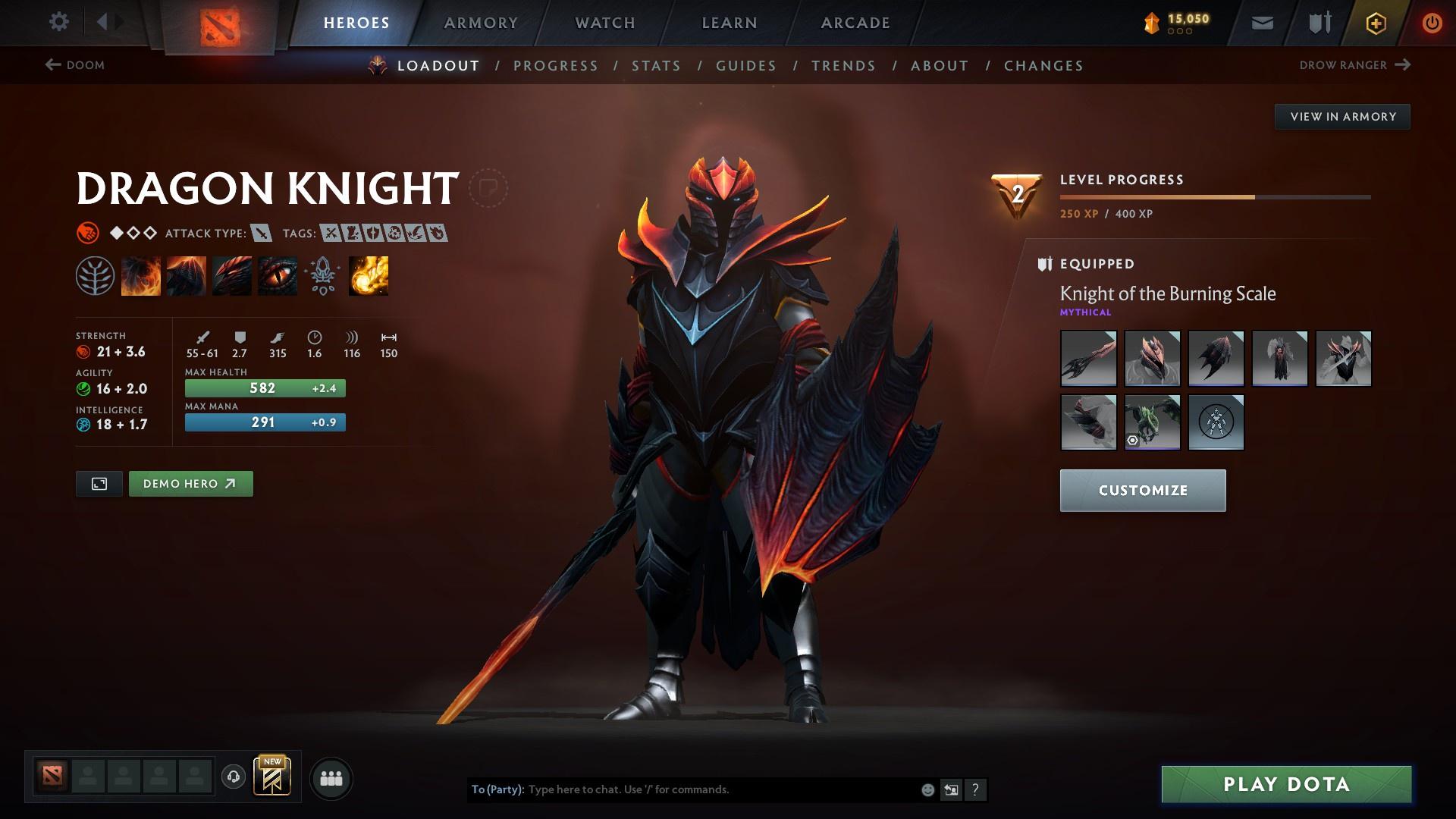Select the equipped weapon thumbnail
The image size is (1456, 819).
[1088, 359]
